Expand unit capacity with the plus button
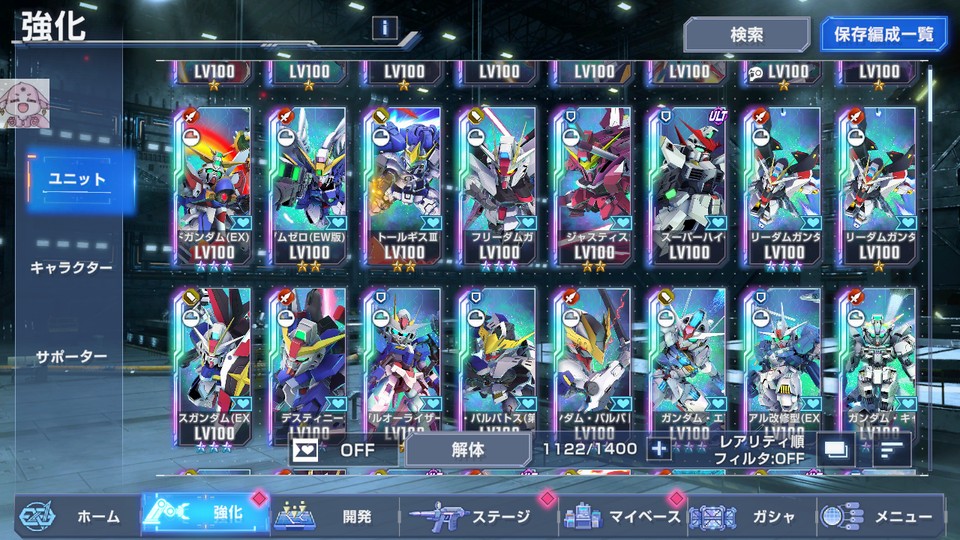 [658, 449]
